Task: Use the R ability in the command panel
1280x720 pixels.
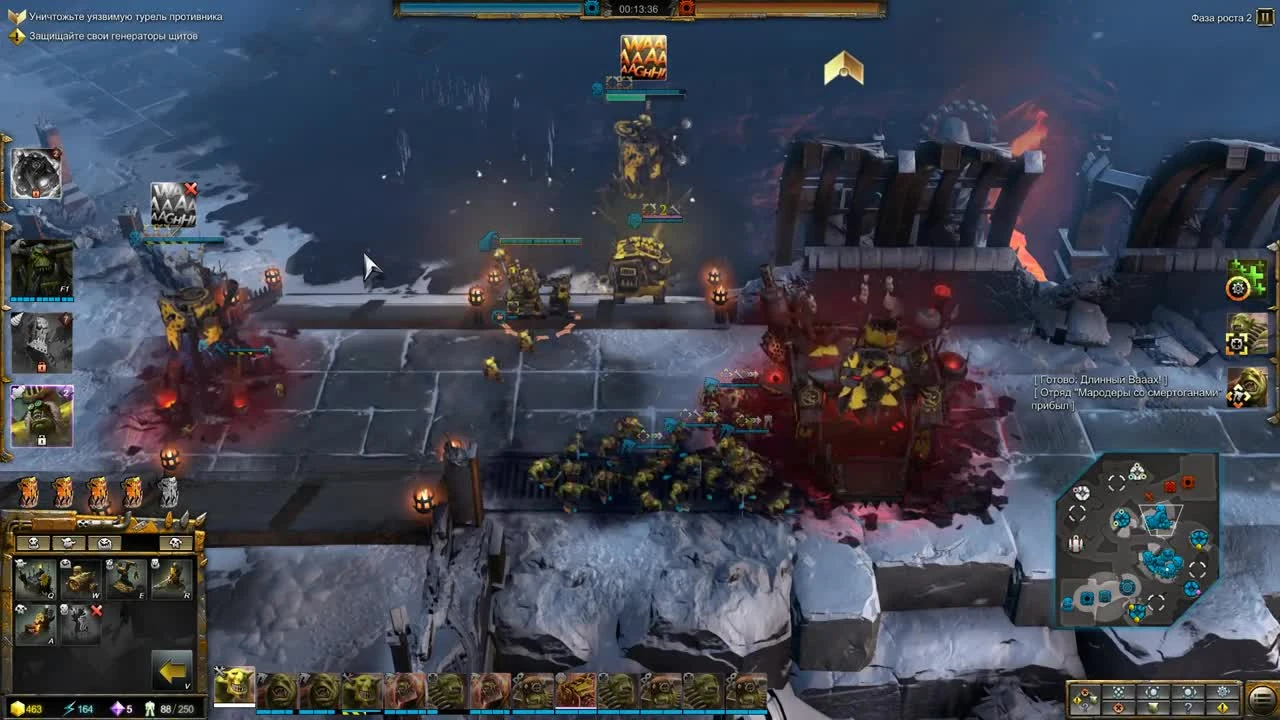Action: pos(173,578)
